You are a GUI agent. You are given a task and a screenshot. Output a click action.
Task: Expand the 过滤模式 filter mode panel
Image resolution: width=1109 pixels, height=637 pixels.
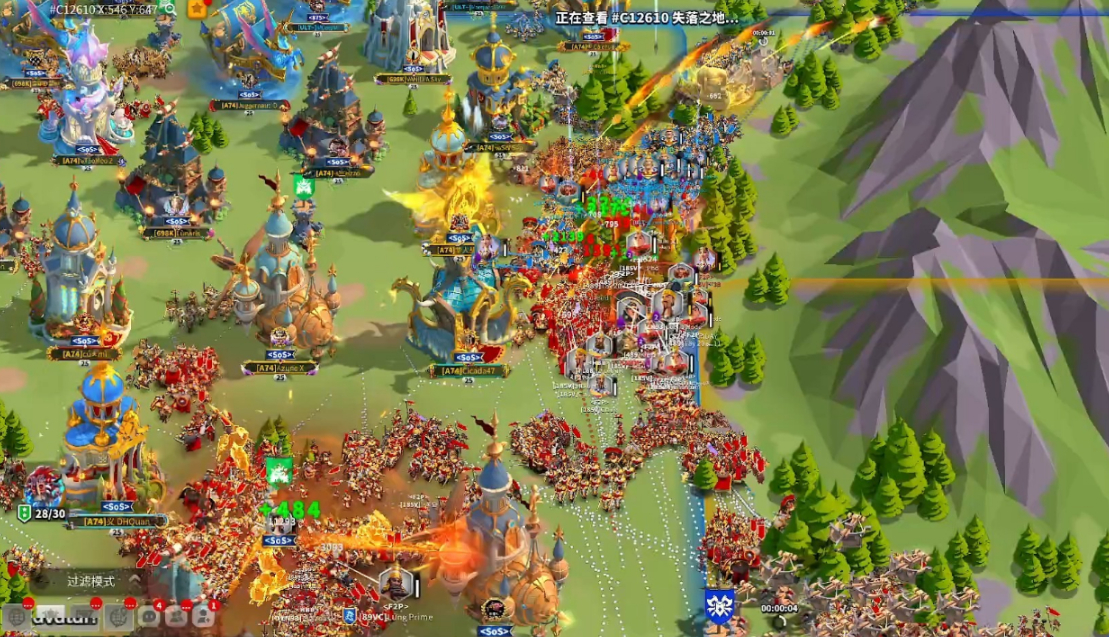coord(91,580)
